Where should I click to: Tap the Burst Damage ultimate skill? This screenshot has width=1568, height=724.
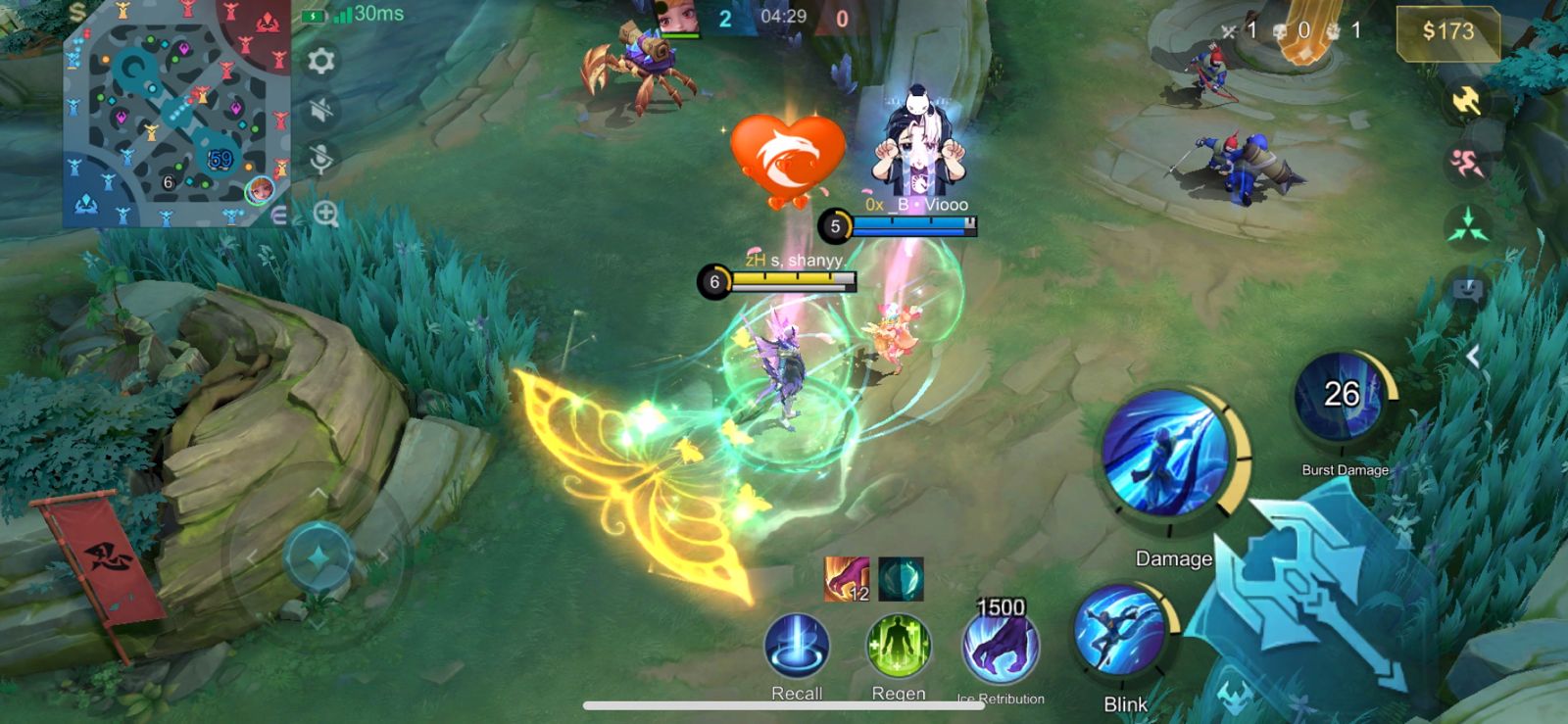(1341, 398)
